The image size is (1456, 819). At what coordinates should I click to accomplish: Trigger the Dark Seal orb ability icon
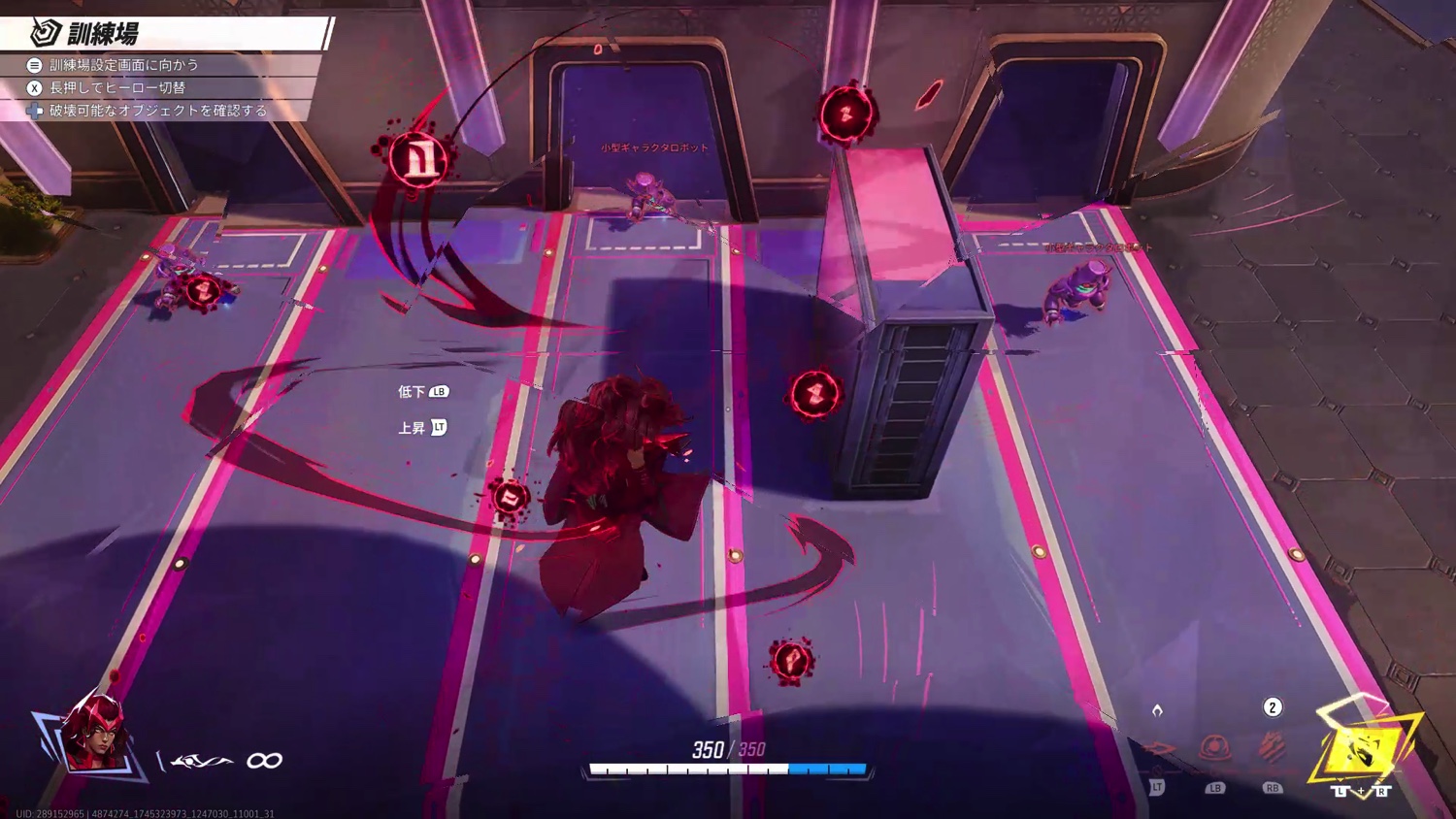pyautogui.click(x=1214, y=748)
